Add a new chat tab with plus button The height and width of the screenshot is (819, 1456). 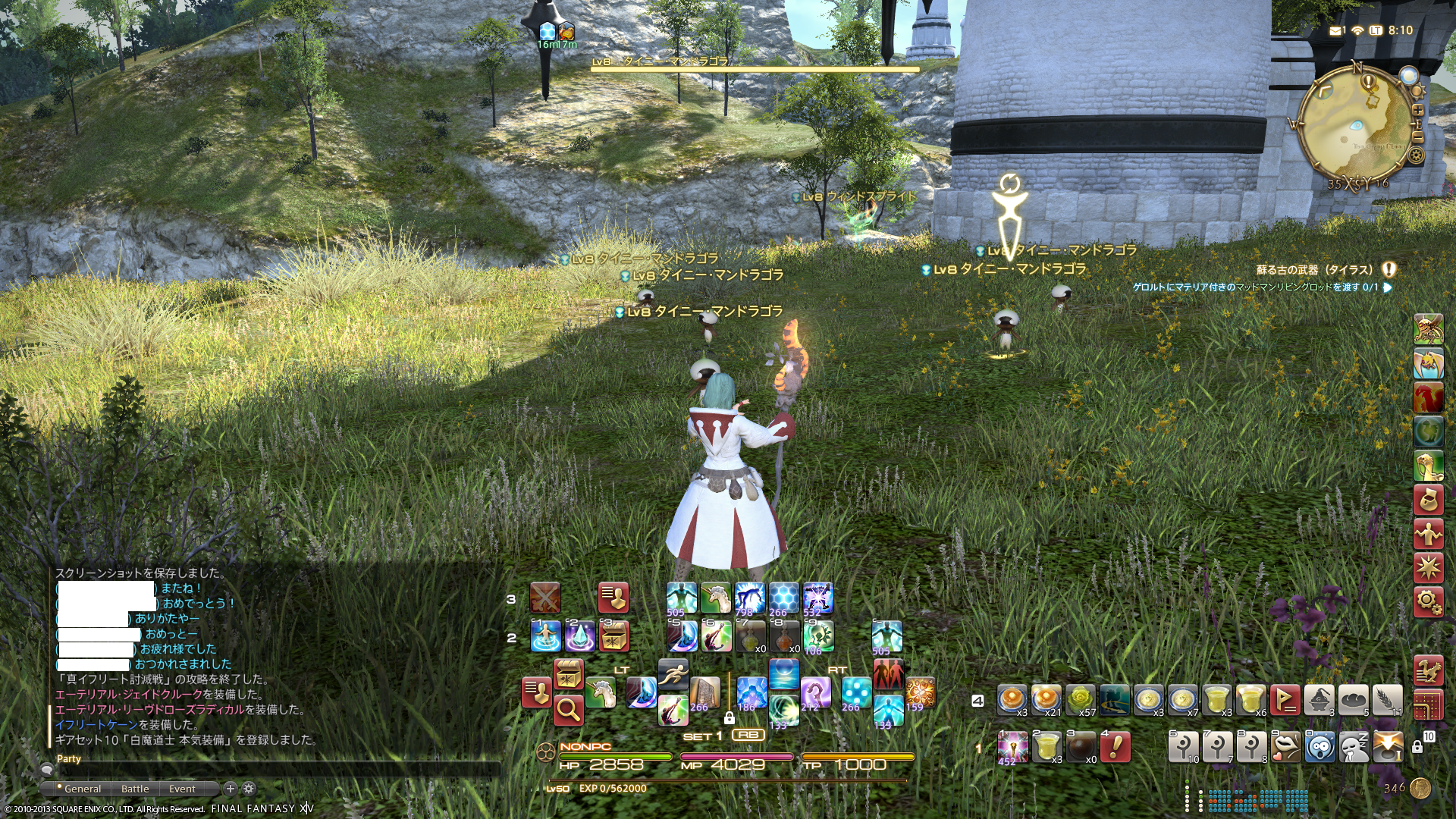[x=231, y=789]
